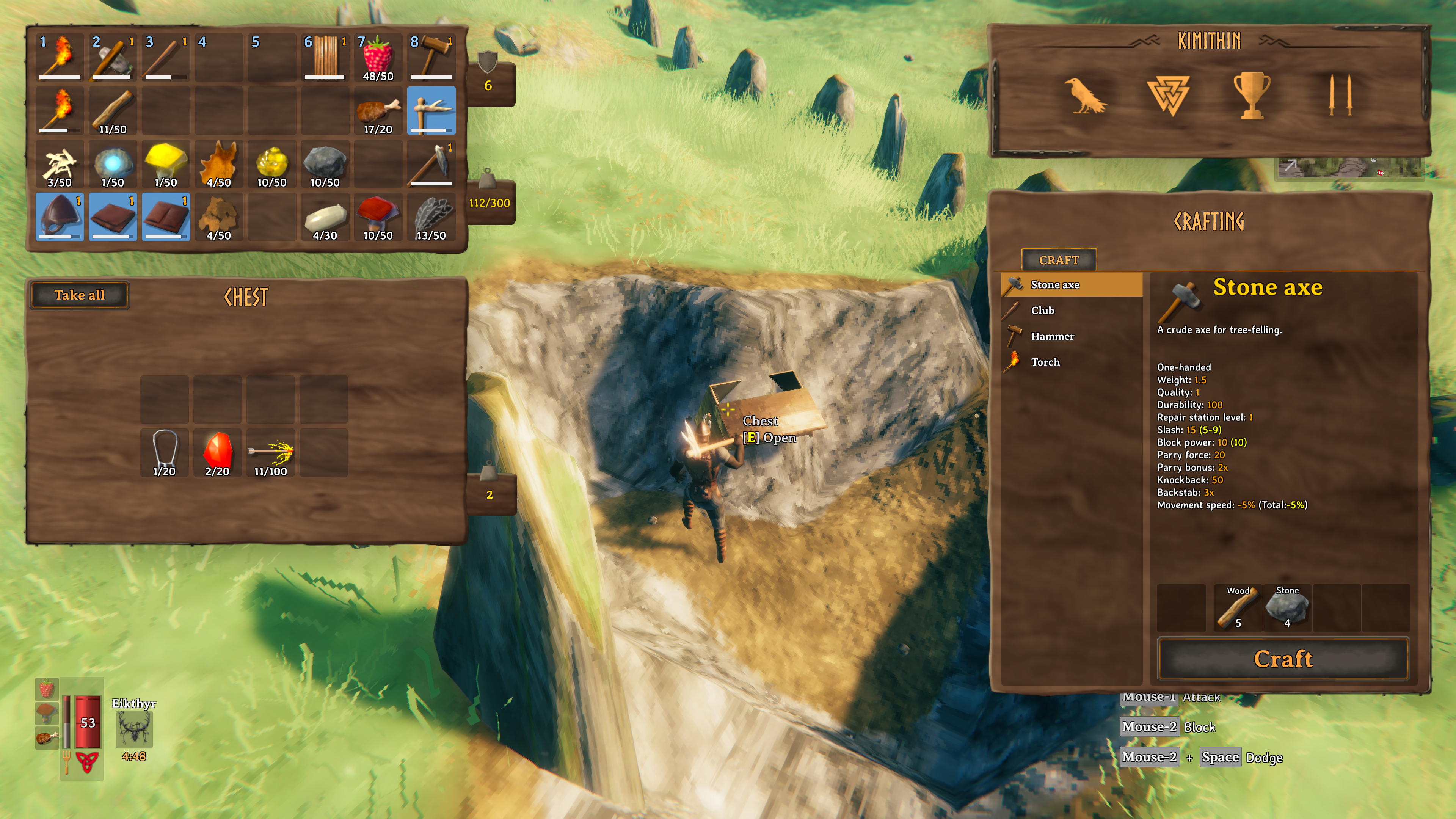
Task: Highlight the Stone axe recipe
Action: 1055,285
